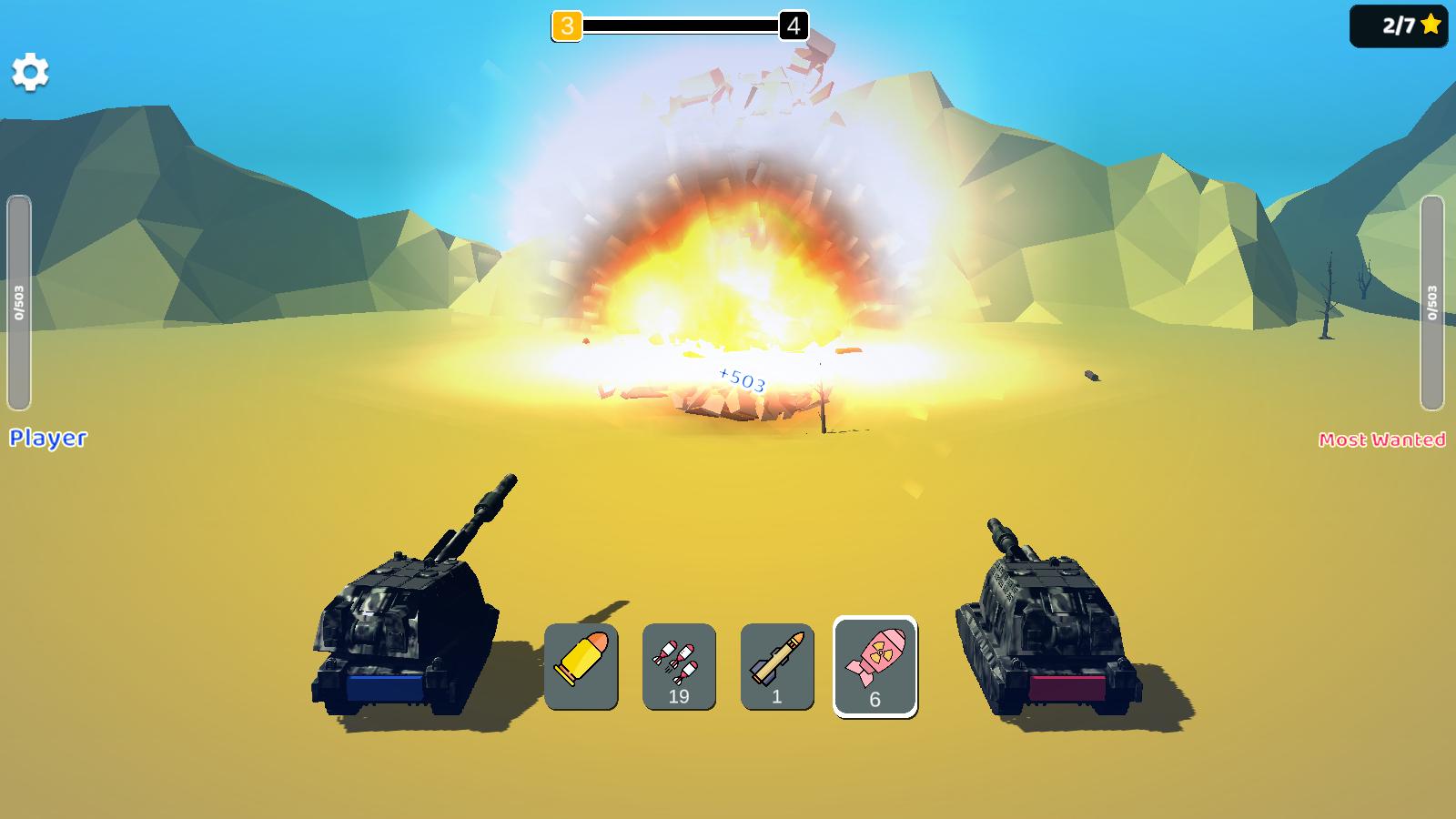
Task: Click the yellow level 3 badge
Action: pyautogui.click(x=569, y=26)
